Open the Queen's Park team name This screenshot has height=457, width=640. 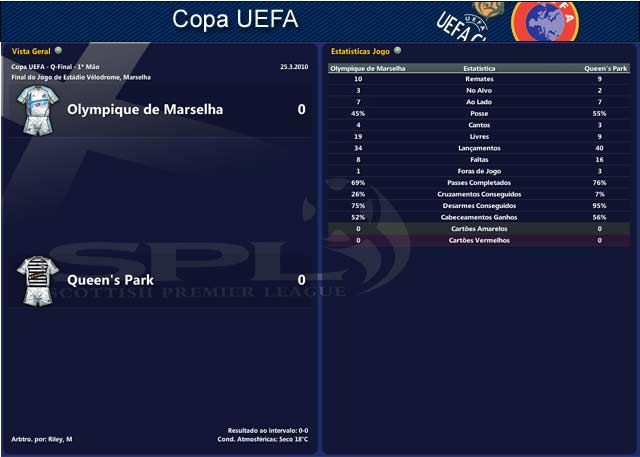[110, 280]
